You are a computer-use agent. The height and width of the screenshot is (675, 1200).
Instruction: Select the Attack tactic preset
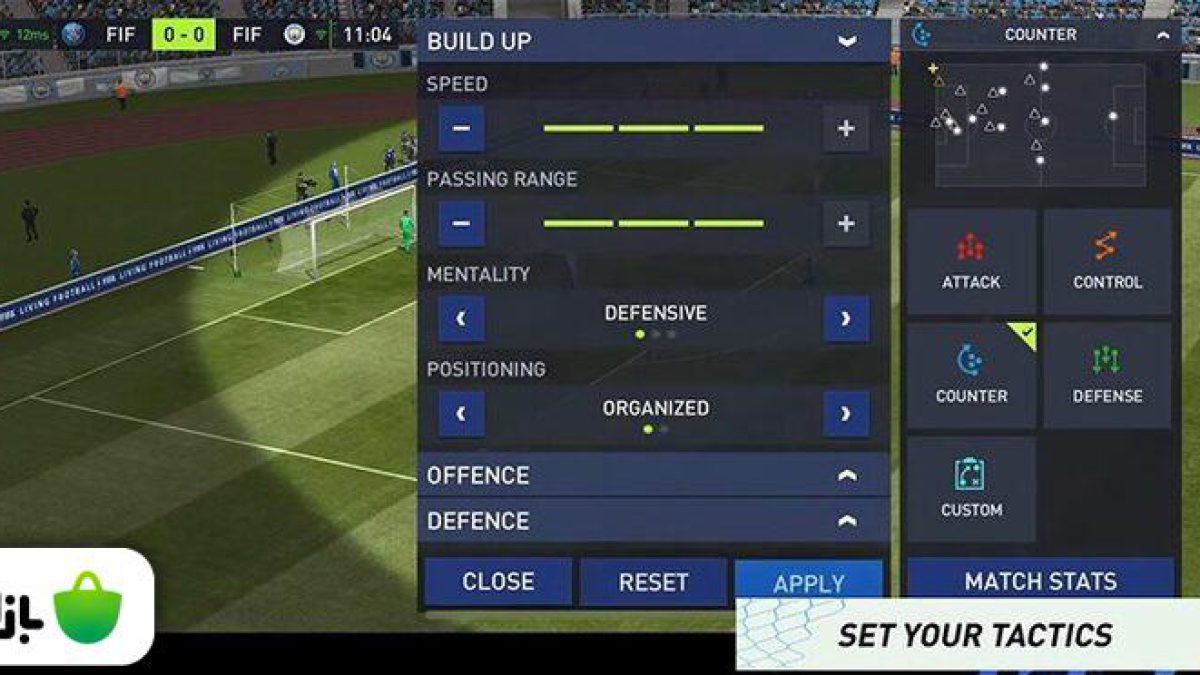[971, 262]
